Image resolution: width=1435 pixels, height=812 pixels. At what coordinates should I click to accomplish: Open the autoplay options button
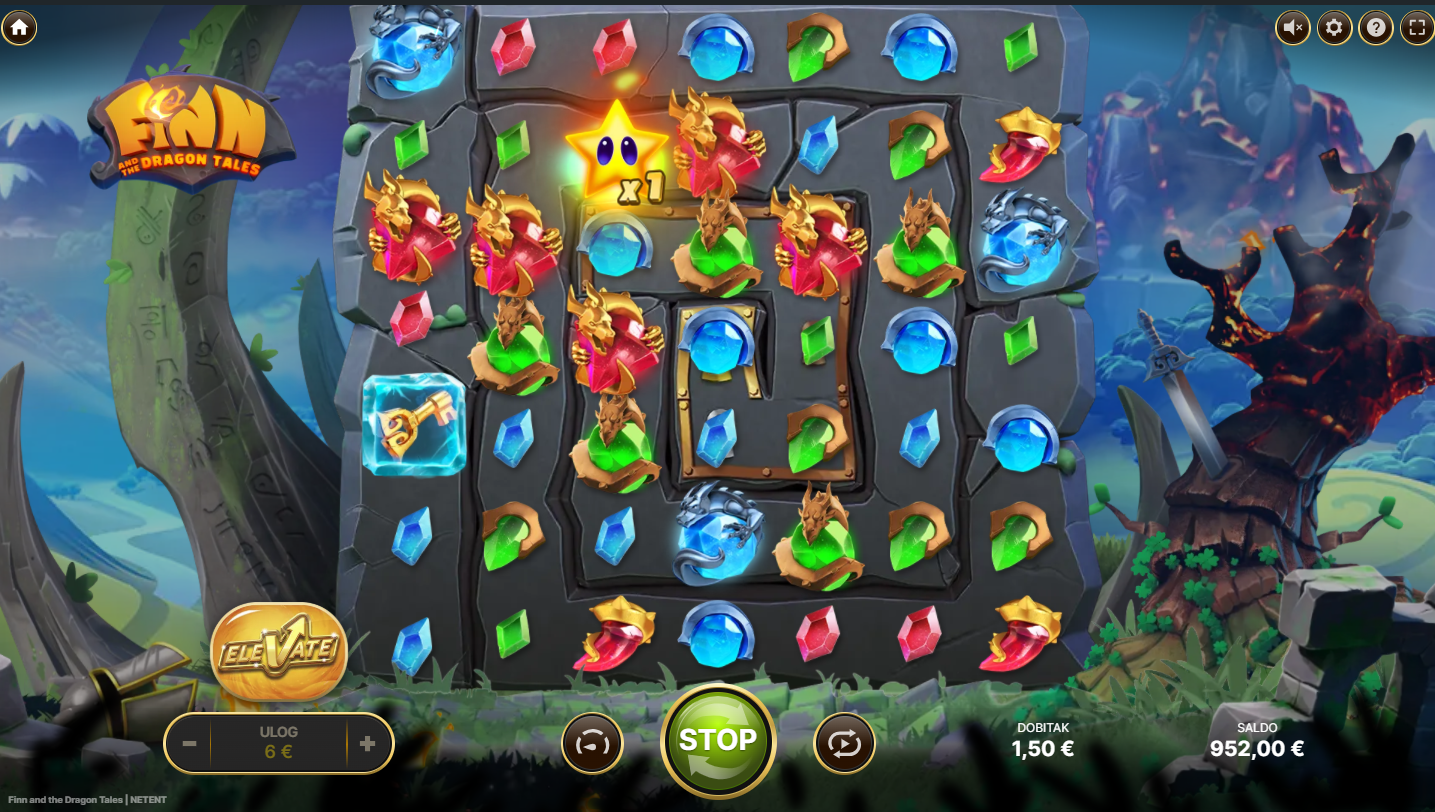[x=844, y=744]
